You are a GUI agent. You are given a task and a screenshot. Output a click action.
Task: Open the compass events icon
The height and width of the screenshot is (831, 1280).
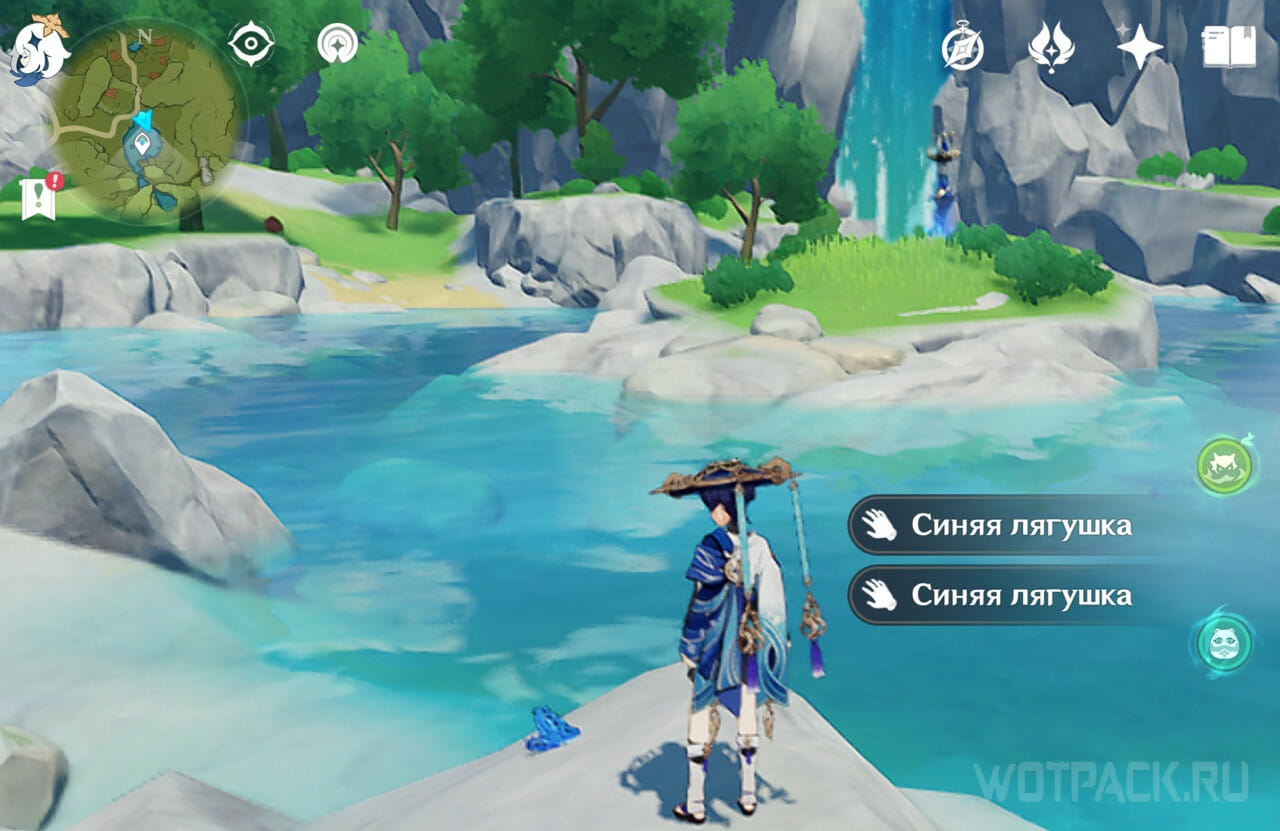pyautogui.click(x=962, y=47)
